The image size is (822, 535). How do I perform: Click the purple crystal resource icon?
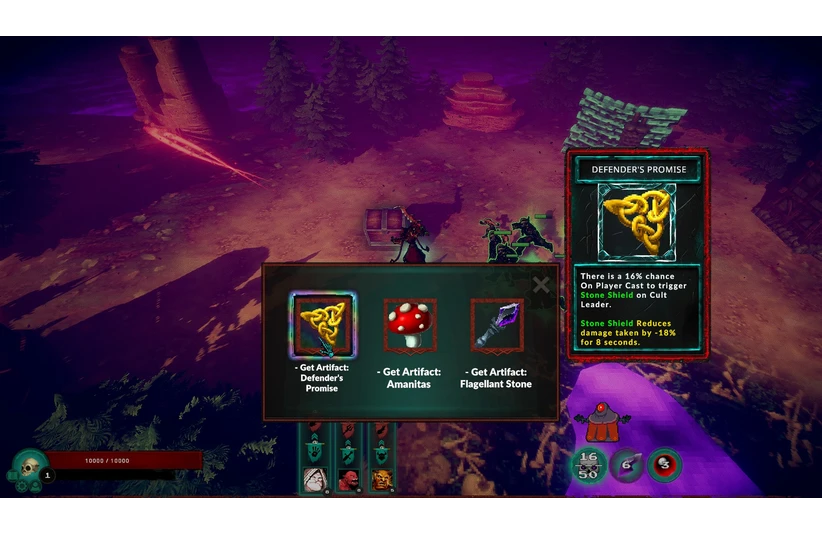point(626,465)
